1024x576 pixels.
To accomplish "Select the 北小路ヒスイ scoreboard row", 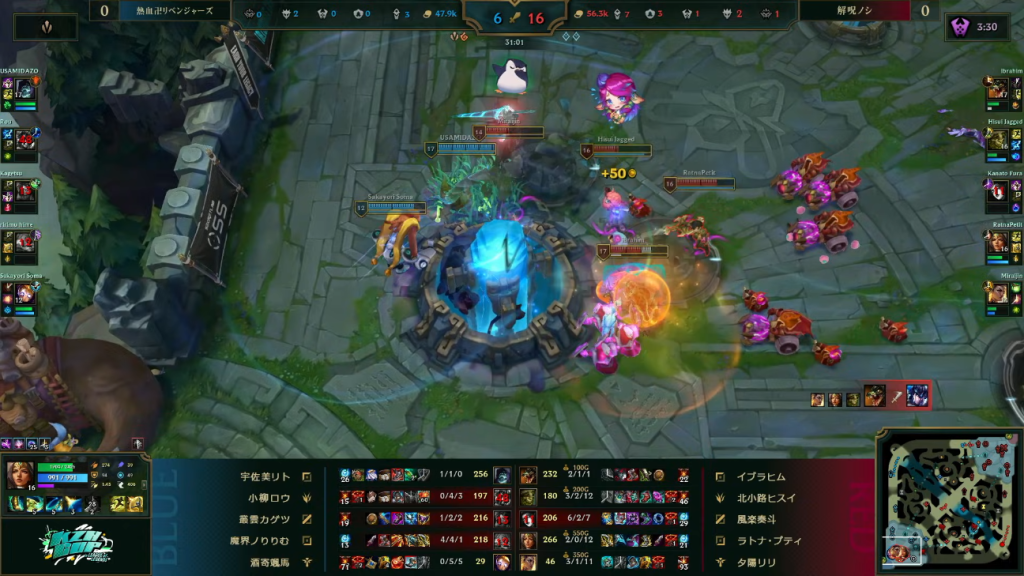I will click(762, 496).
